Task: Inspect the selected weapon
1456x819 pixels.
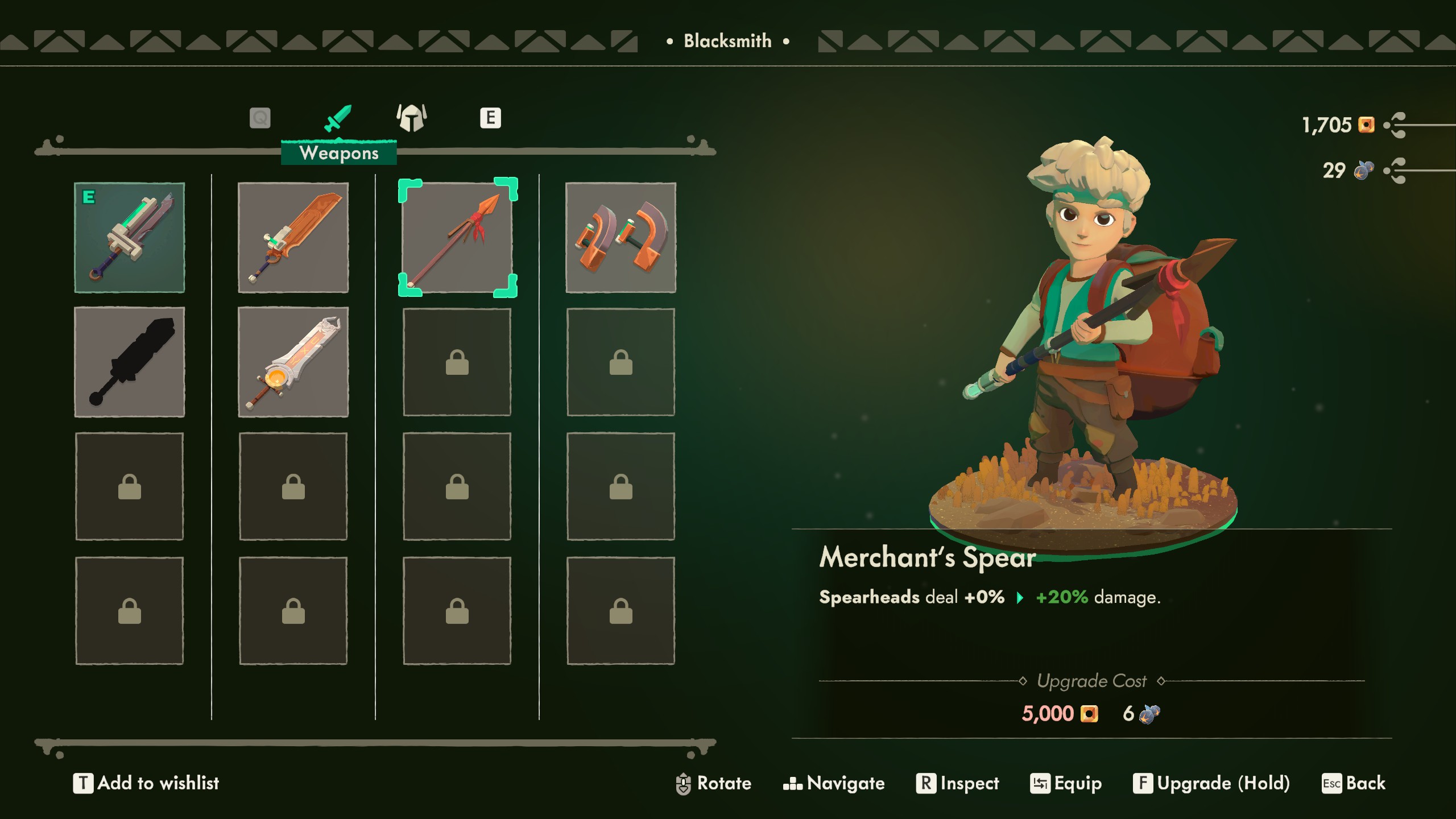Action: [958, 783]
